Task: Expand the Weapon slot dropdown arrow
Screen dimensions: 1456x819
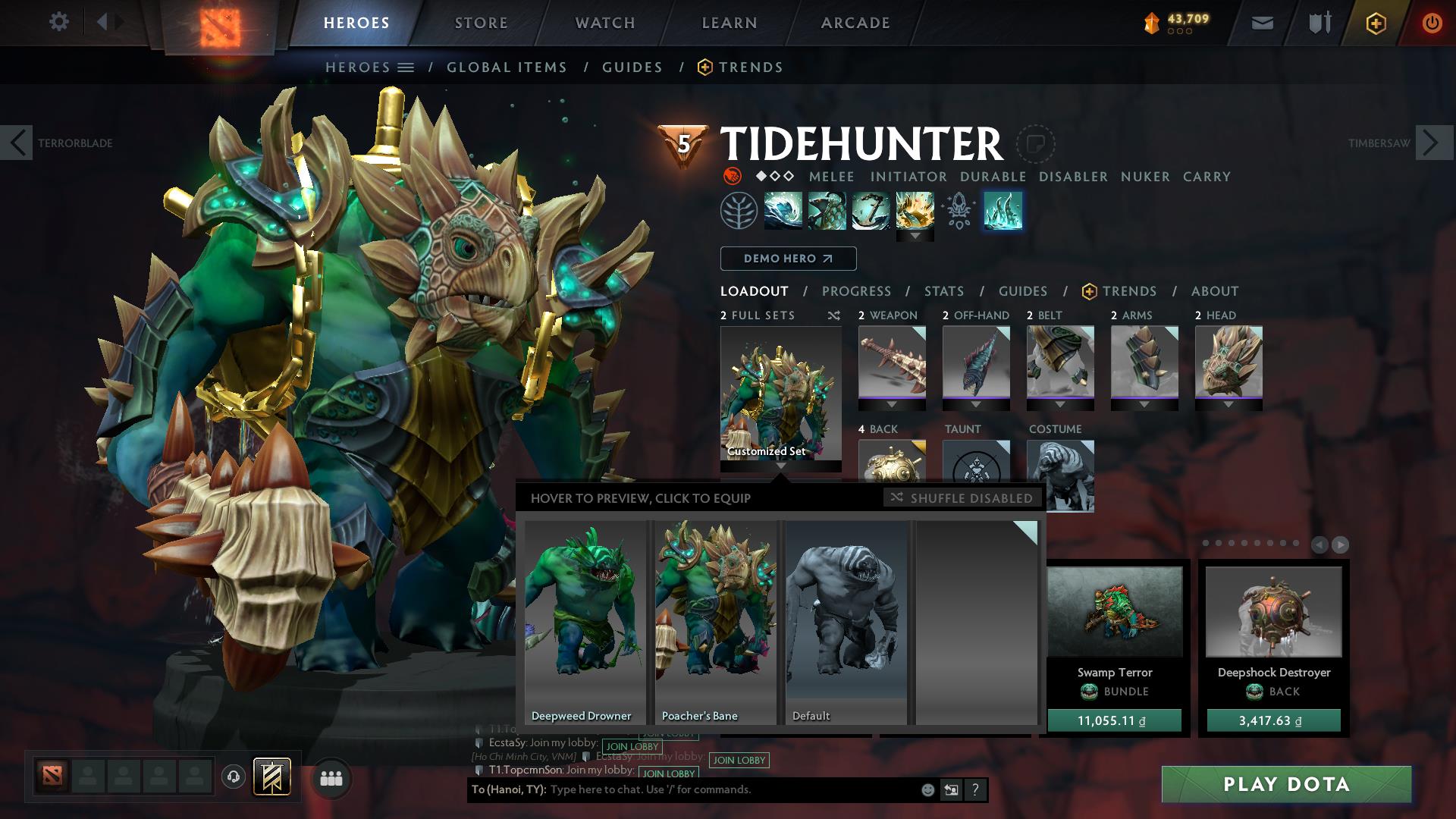Action: coord(892,404)
